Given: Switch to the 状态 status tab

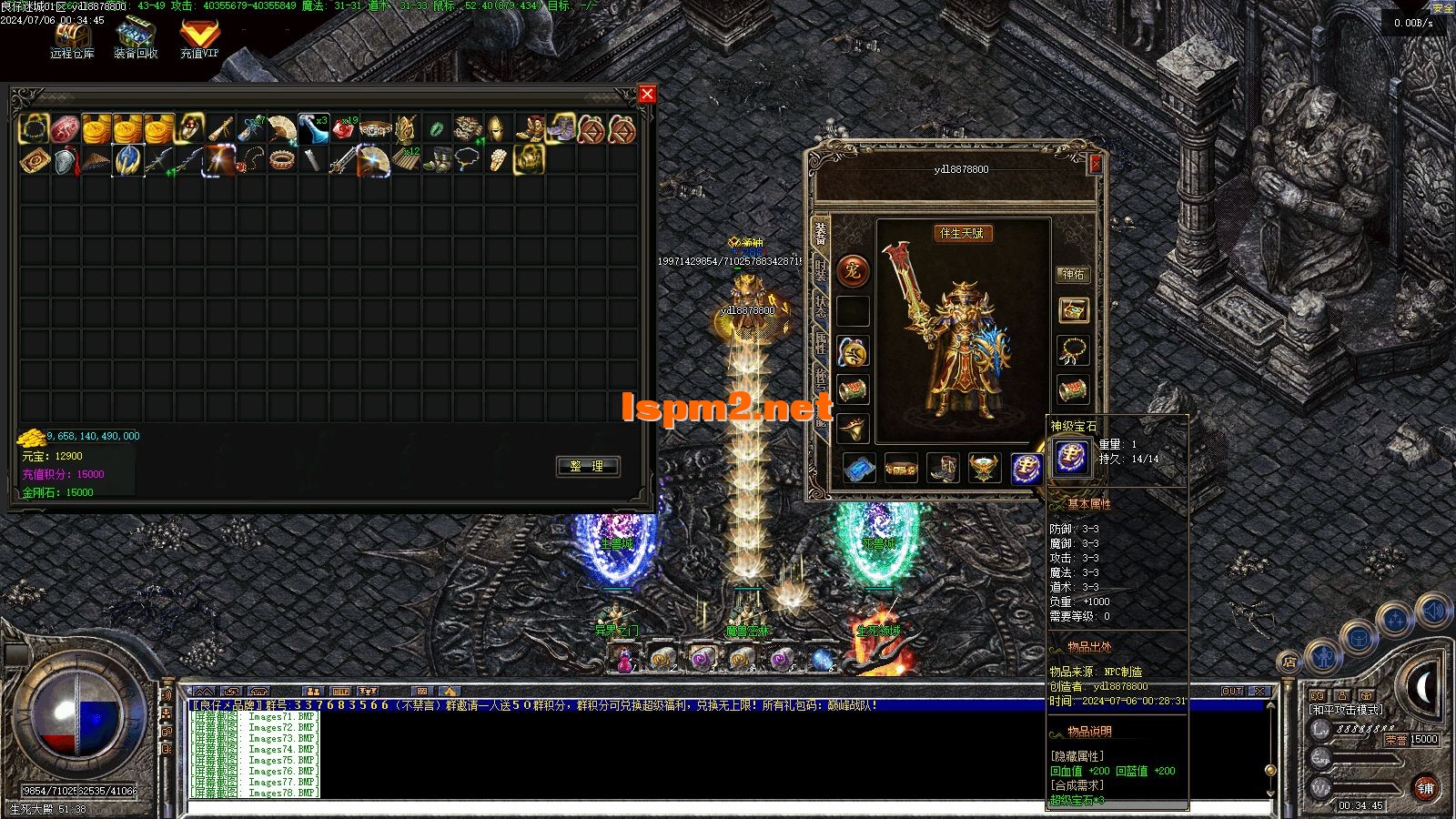Looking at the screenshot, I should (x=820, y=308).
